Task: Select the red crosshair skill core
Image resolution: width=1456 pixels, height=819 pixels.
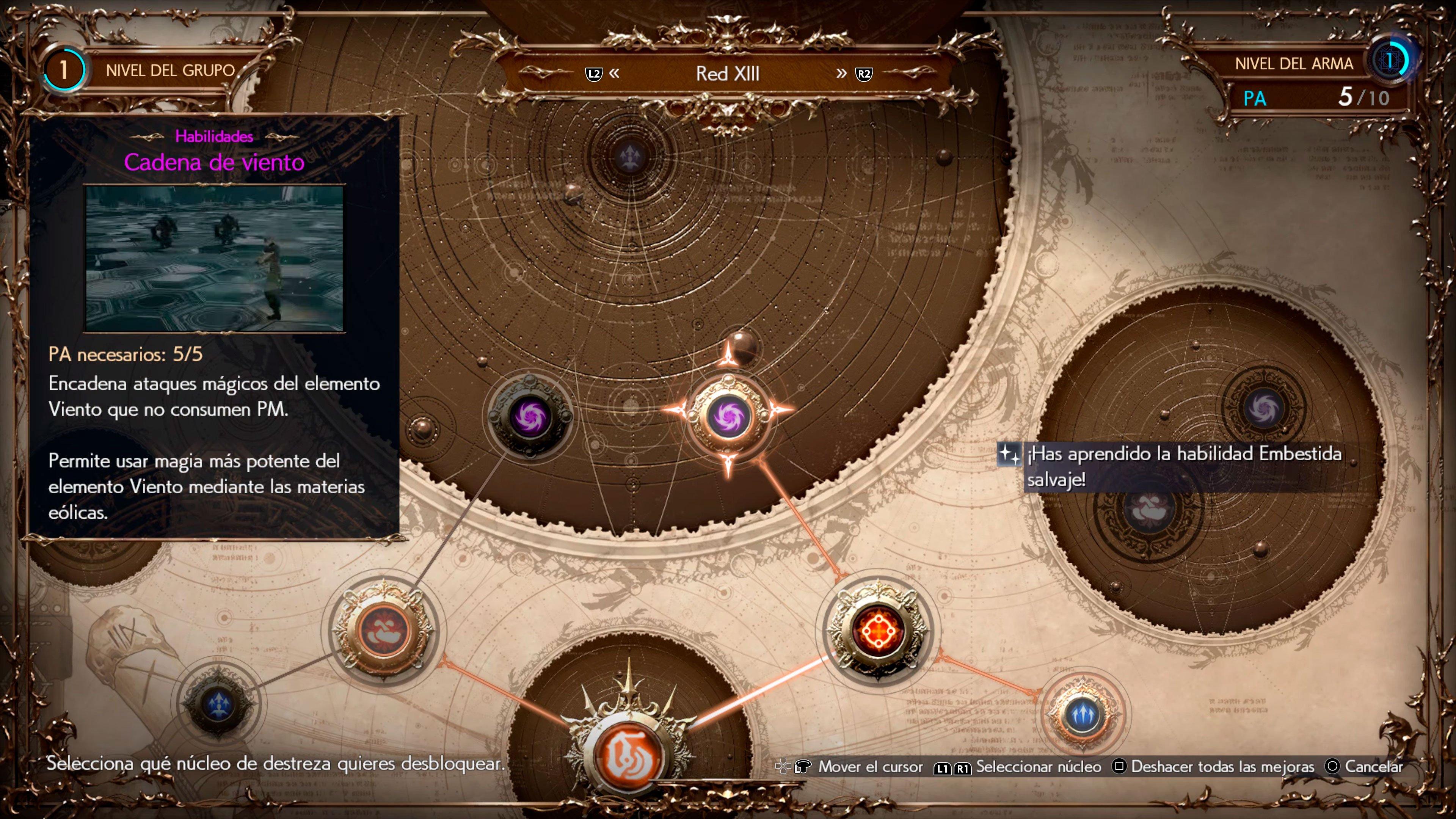Action: tap(878, 631)
